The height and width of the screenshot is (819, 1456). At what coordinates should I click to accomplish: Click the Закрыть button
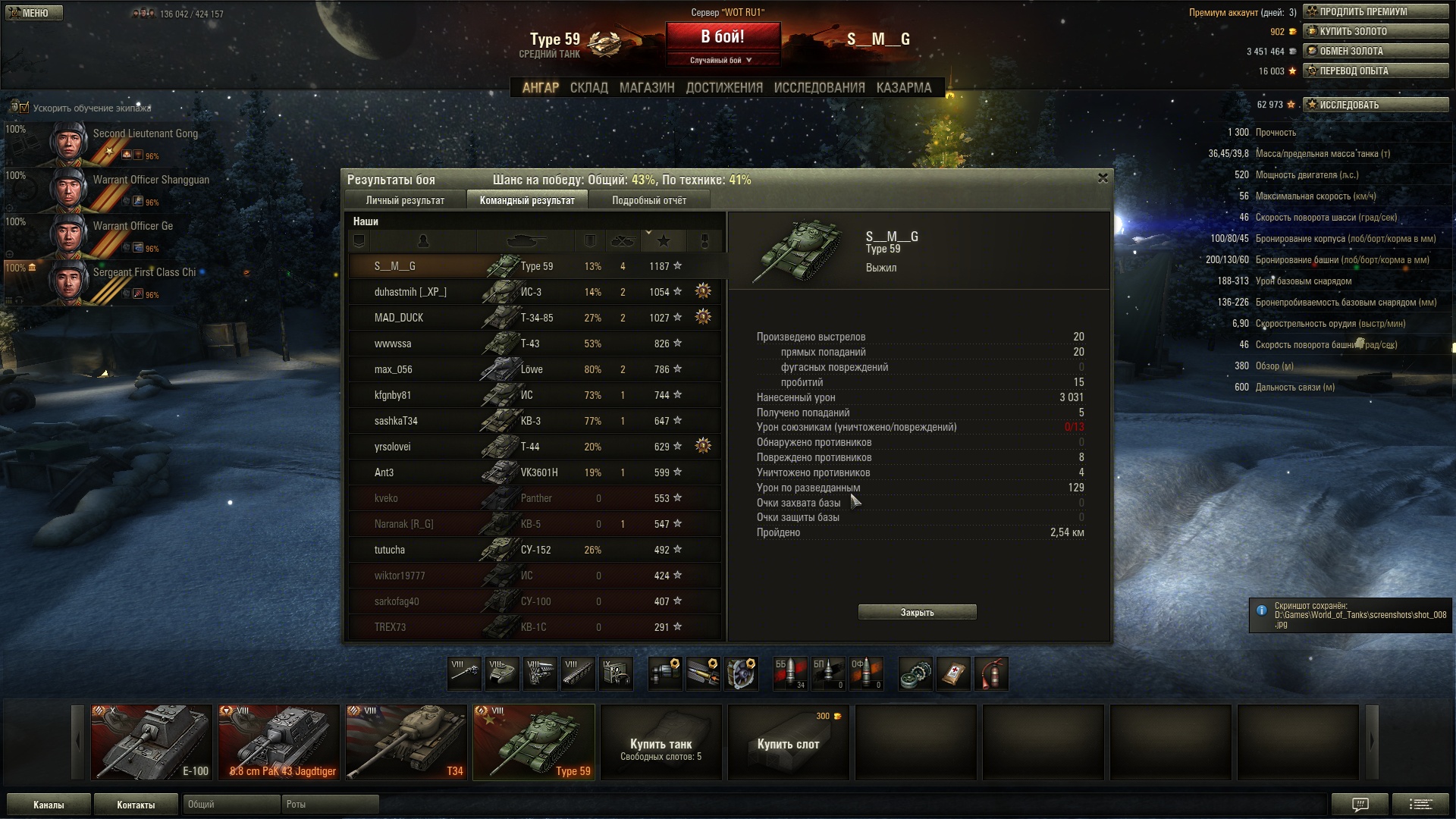[917, 613]
